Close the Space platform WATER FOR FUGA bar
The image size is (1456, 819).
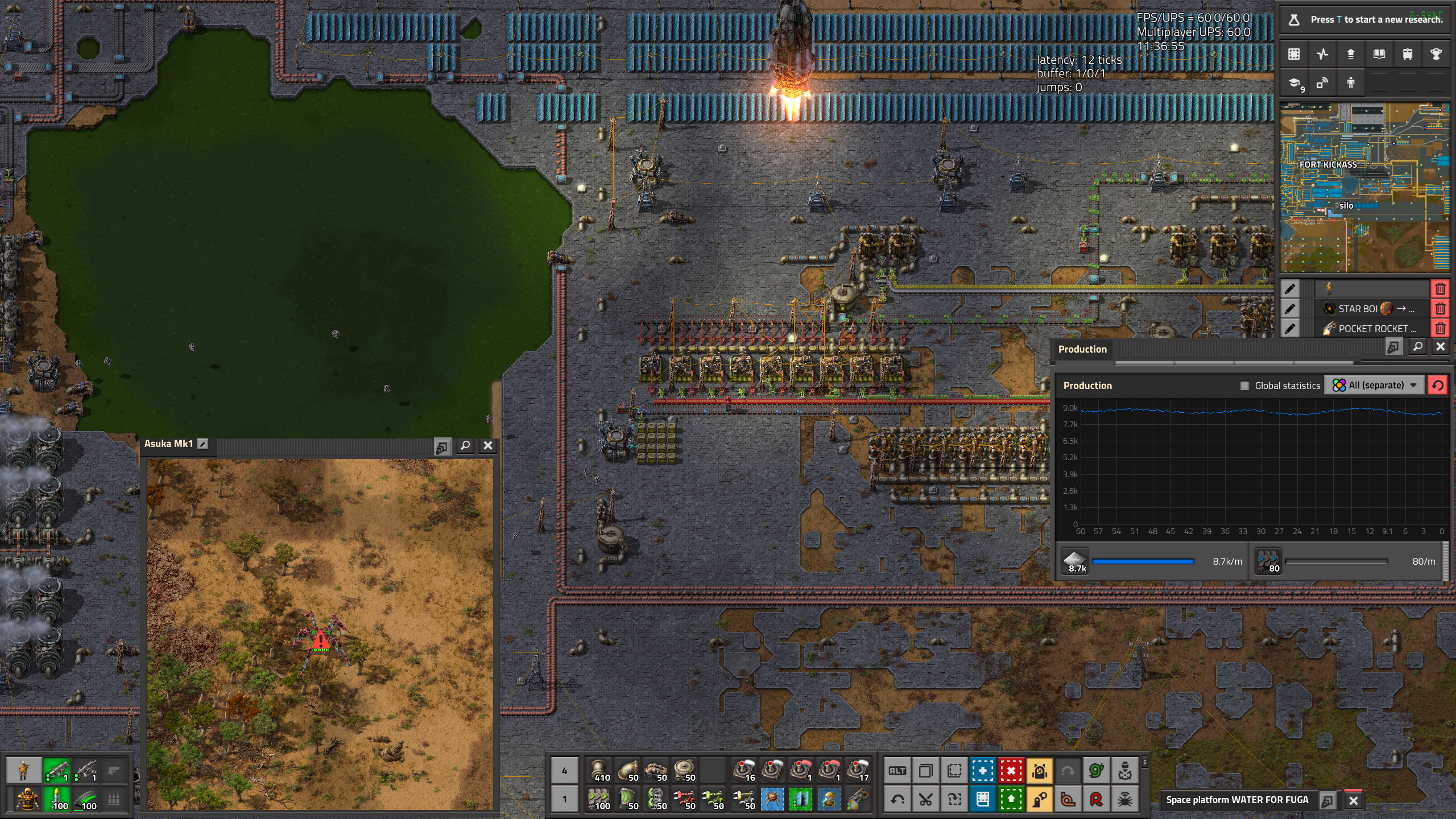coord(1354,801)
